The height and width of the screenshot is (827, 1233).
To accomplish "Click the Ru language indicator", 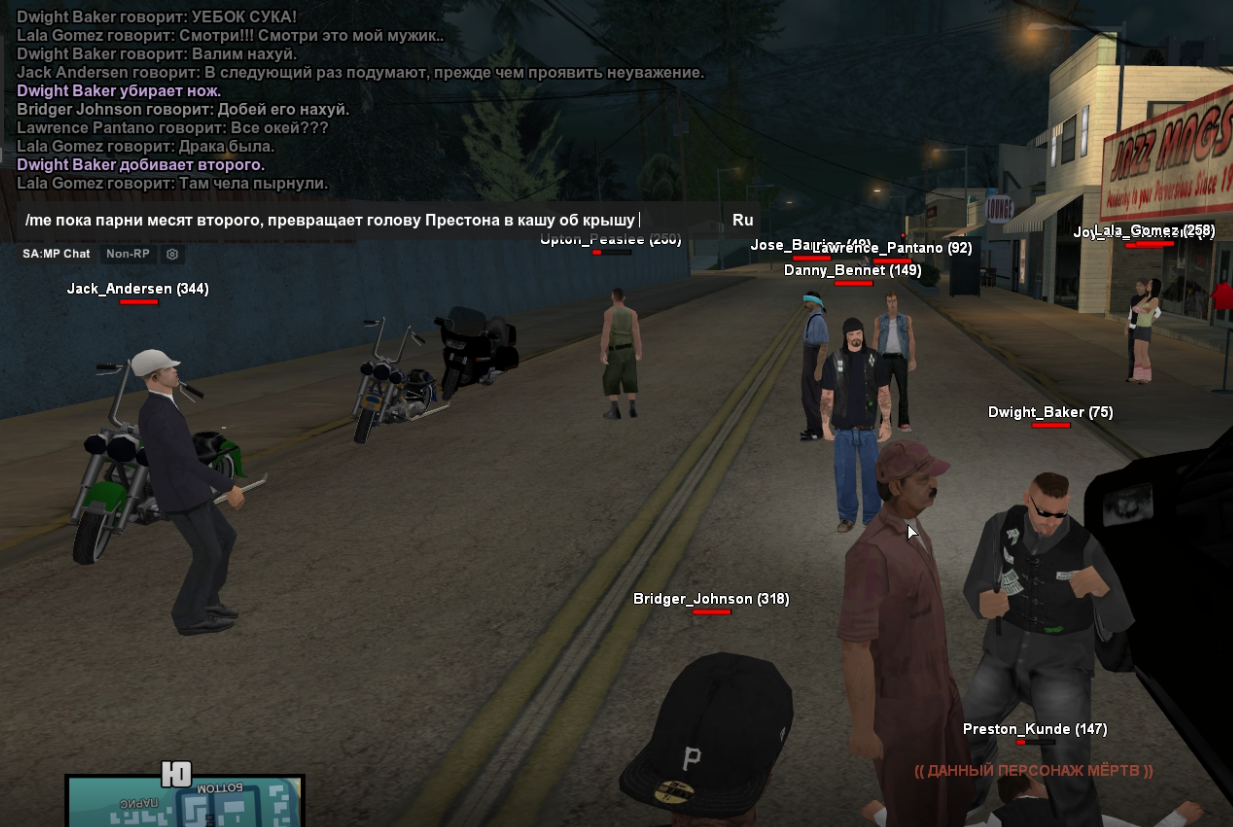I will pyautogui.click(x=742, y=220).
